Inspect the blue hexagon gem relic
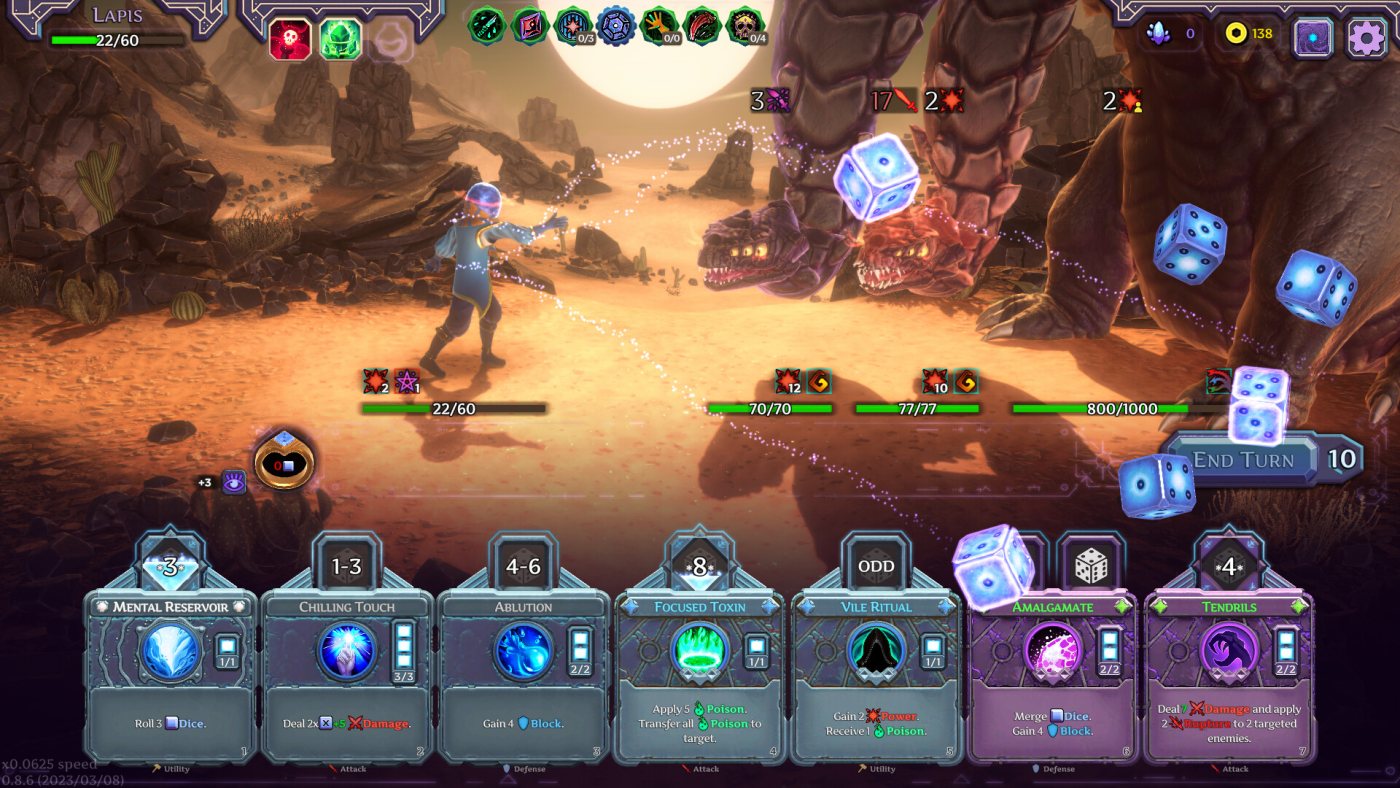This screenshot has height=788, width=1400. [616, 26]
